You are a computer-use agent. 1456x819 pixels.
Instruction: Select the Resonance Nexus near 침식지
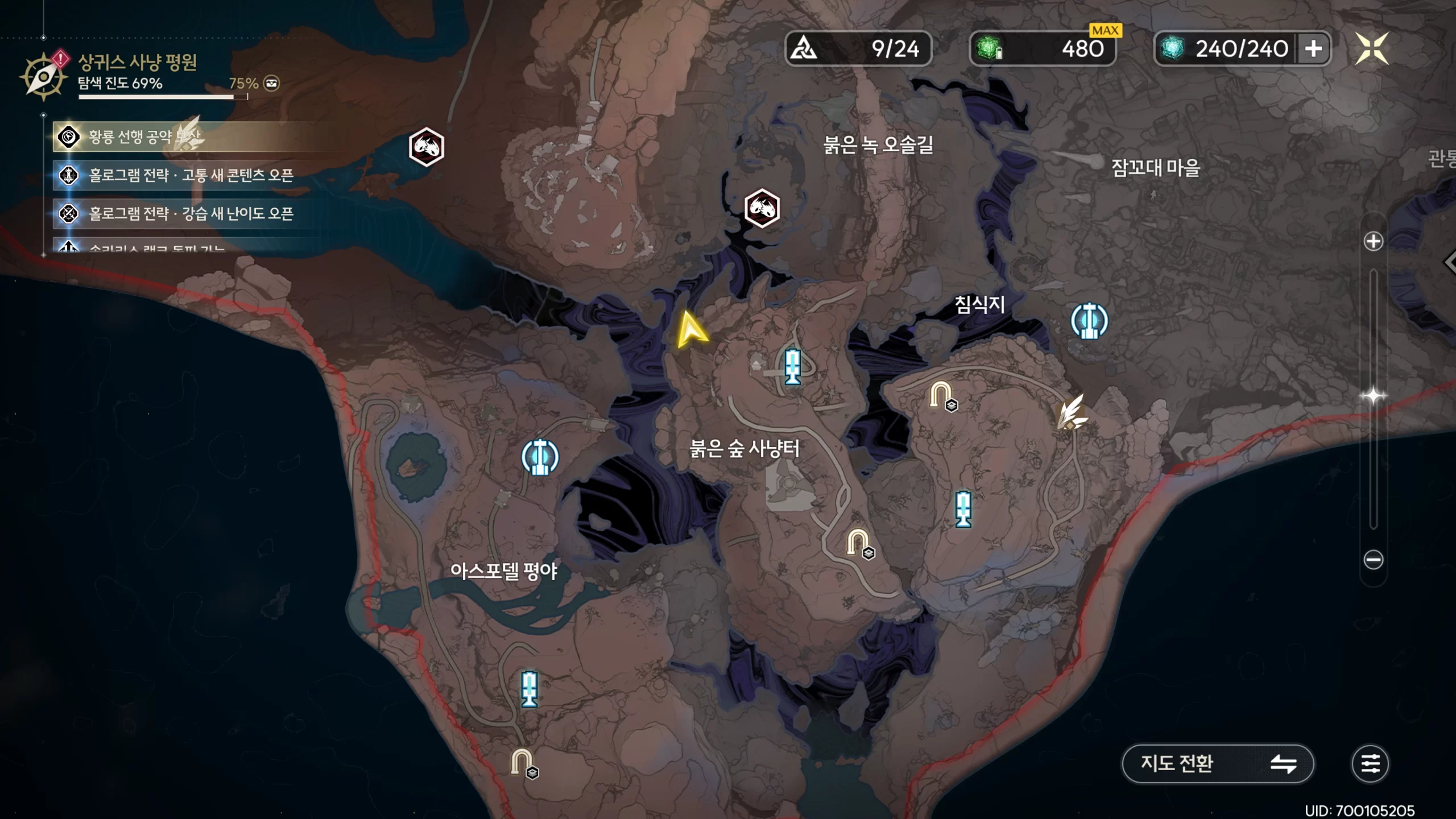pyautogui.click(x=1089, y=321)
